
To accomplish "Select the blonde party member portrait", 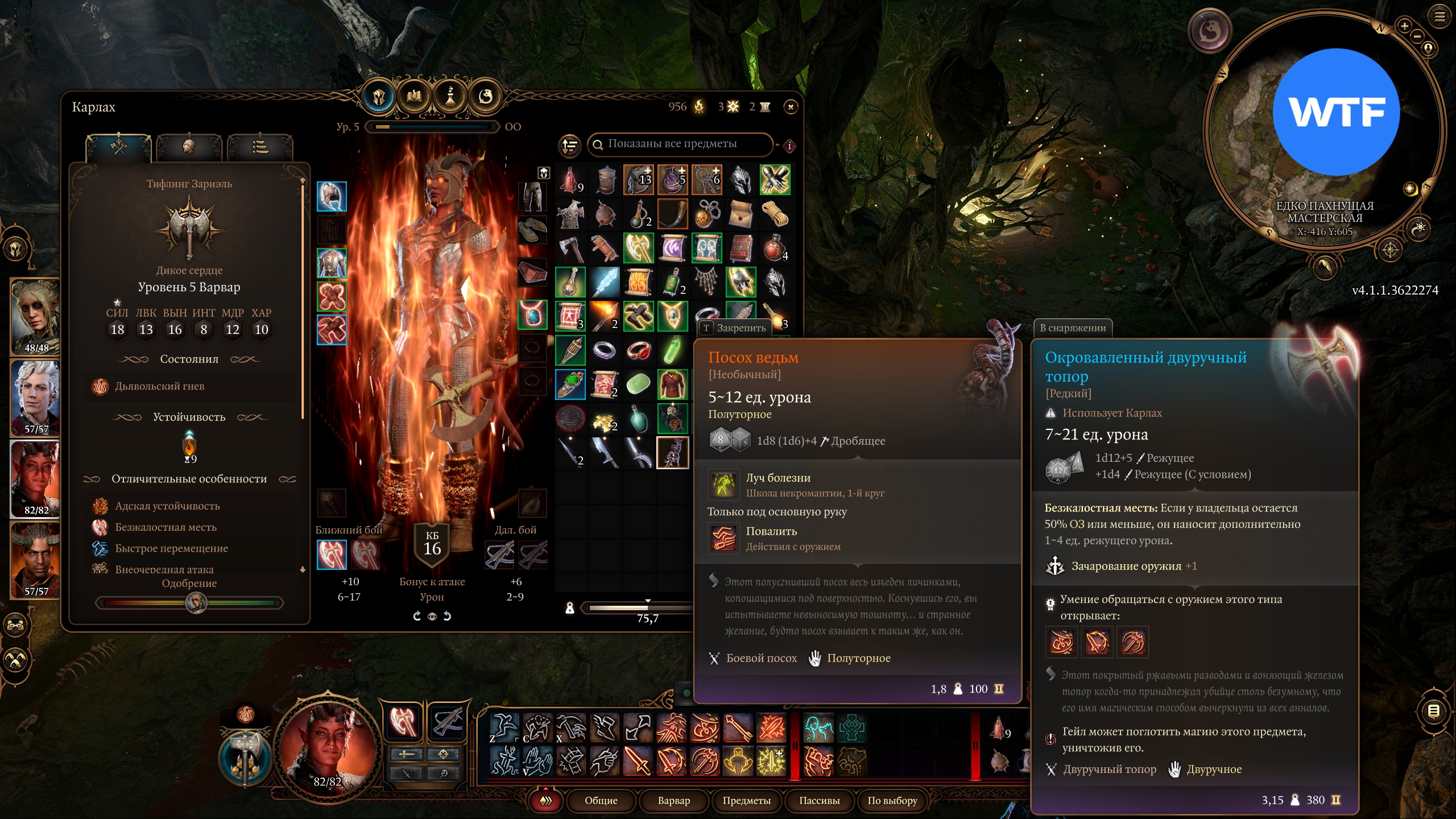I will (35, 316).
